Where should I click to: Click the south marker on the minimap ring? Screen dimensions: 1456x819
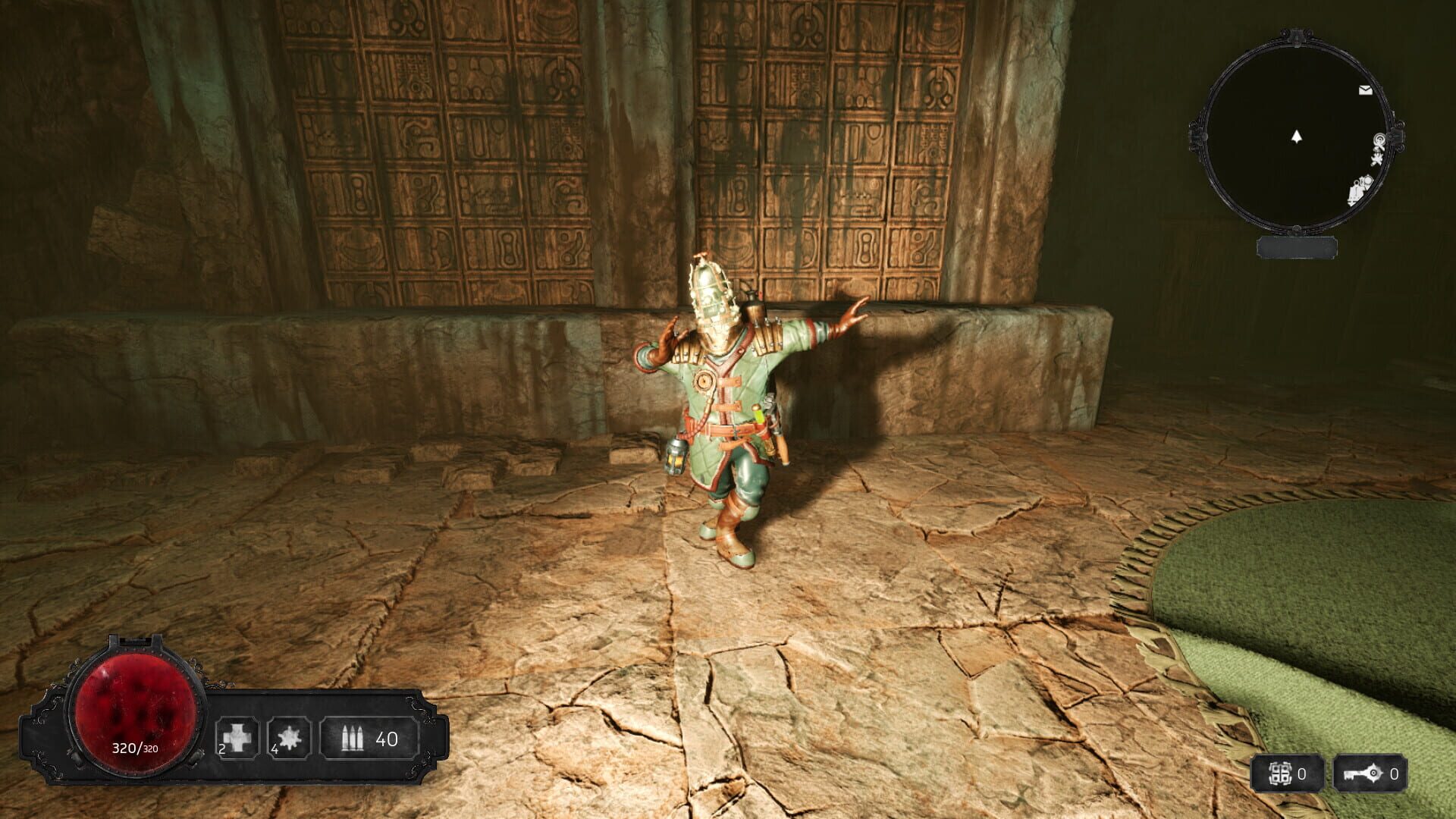[x=1295, y=228]
